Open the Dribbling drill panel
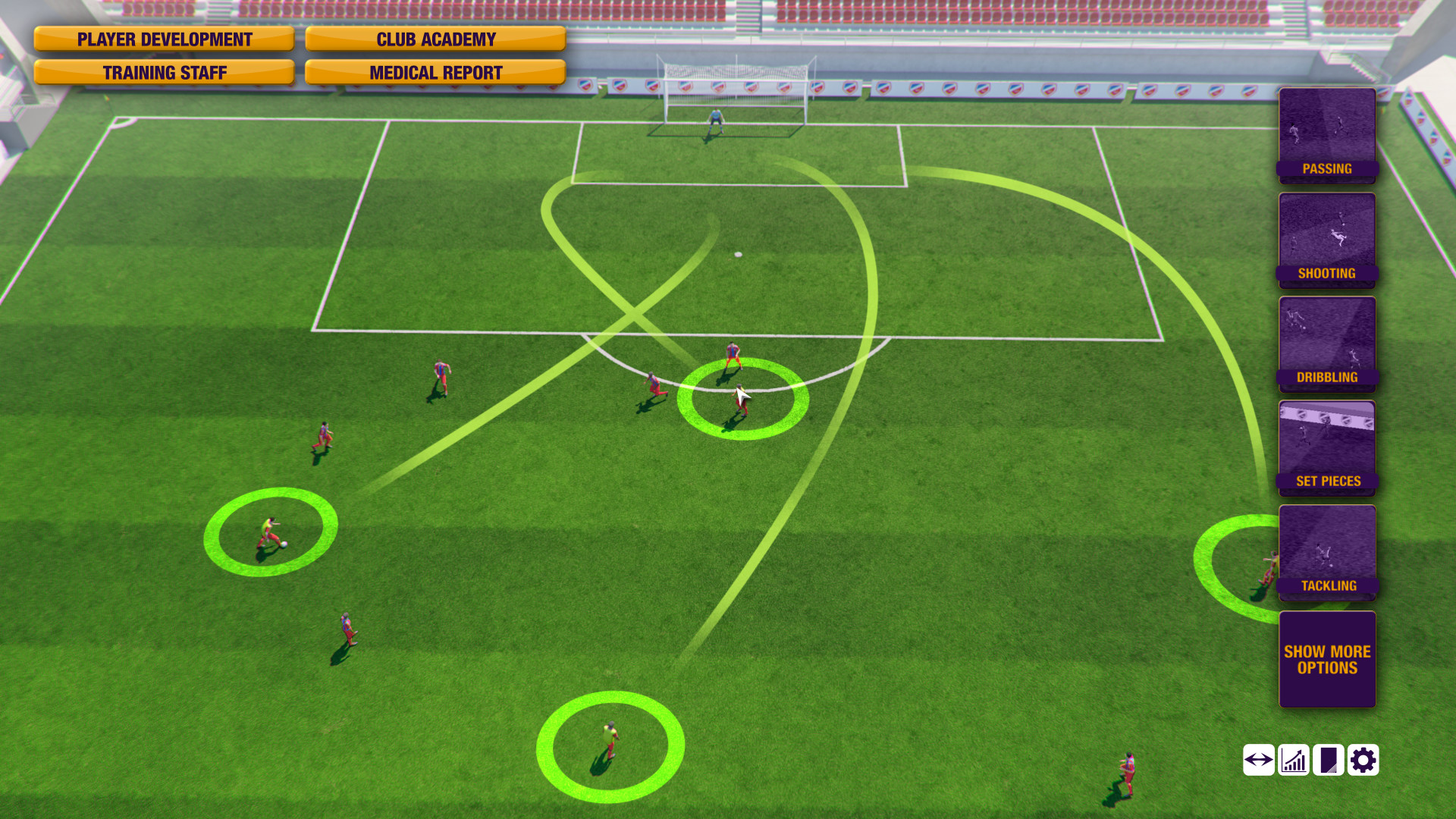The height and width of the screenshot is (819, 1456). tap(1326, 345)
